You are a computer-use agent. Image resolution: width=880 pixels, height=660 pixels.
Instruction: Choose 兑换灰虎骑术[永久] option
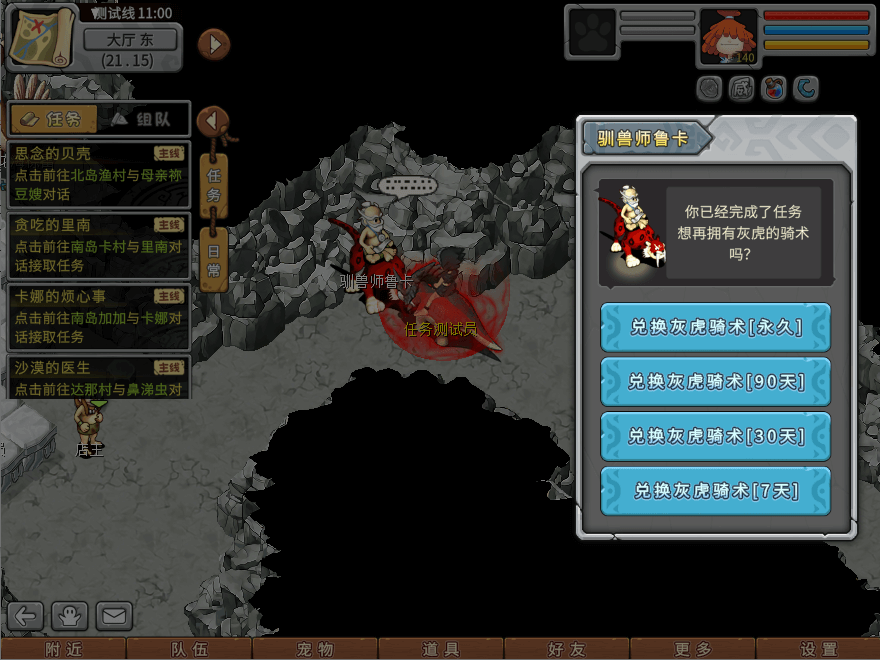pyautogui.click(x=715, y=327)
